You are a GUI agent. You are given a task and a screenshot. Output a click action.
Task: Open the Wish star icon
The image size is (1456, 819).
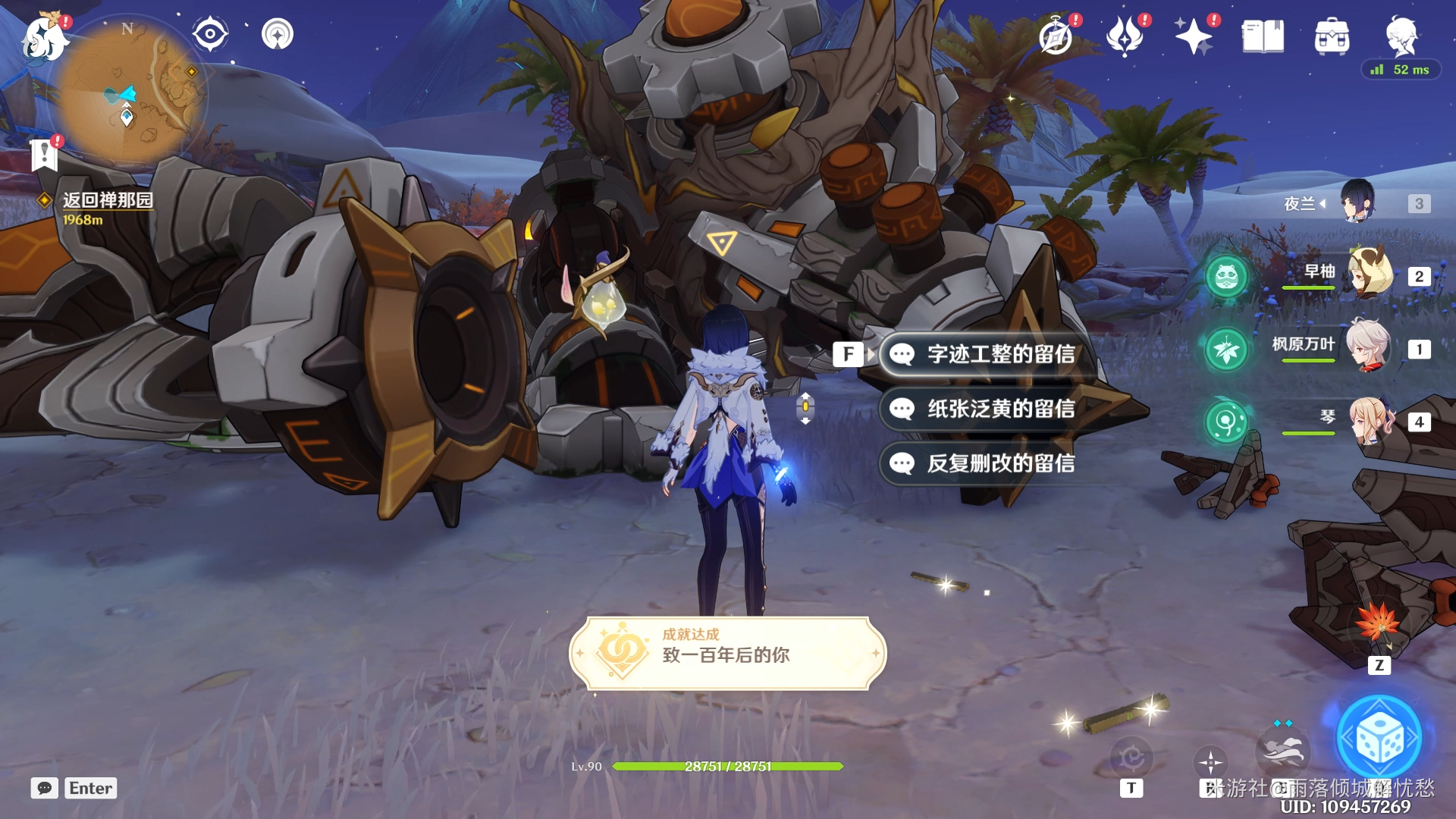[x=1193, y=36]
